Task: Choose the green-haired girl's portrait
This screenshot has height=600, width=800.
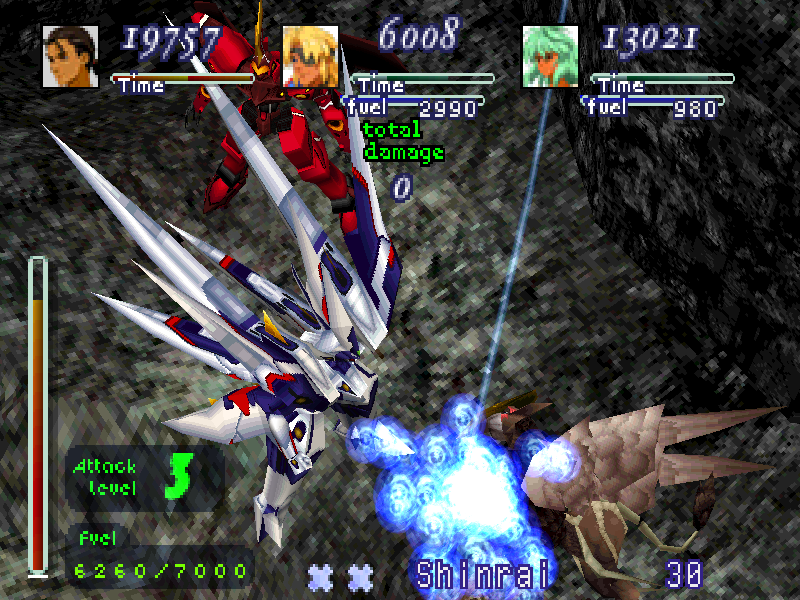Action: pos(550,56)
